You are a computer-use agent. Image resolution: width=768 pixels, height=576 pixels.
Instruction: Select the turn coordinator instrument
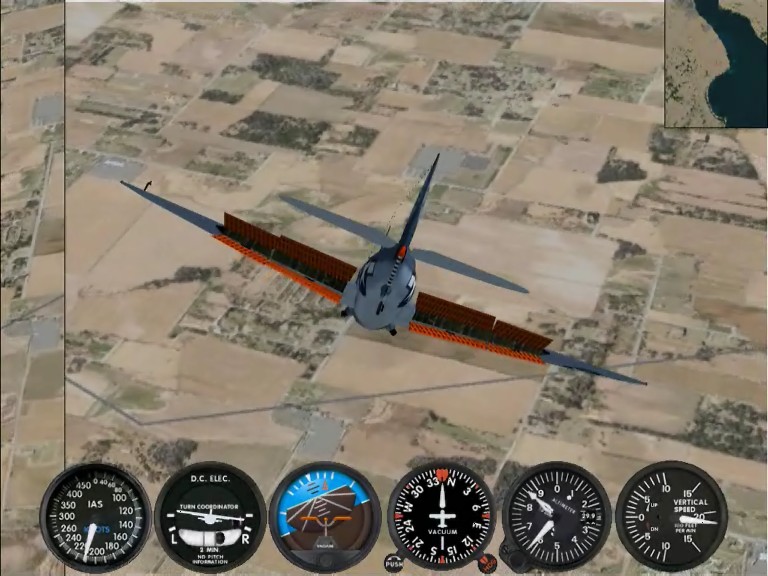coord(210,517)
